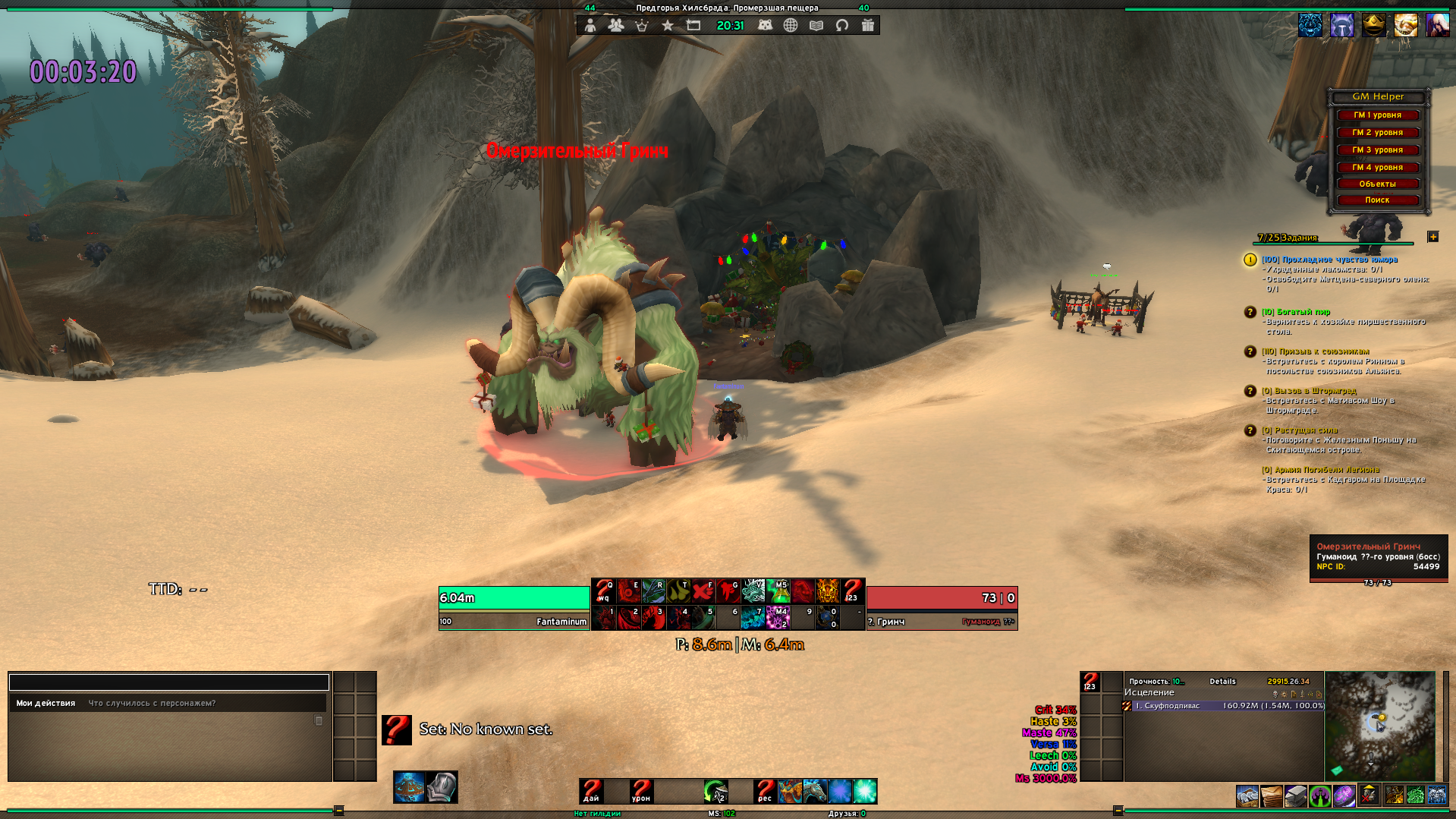This screenshot has width=1456, height=819.
Task: Open the globe icon in the top bar
Action: tap(791, 26)
